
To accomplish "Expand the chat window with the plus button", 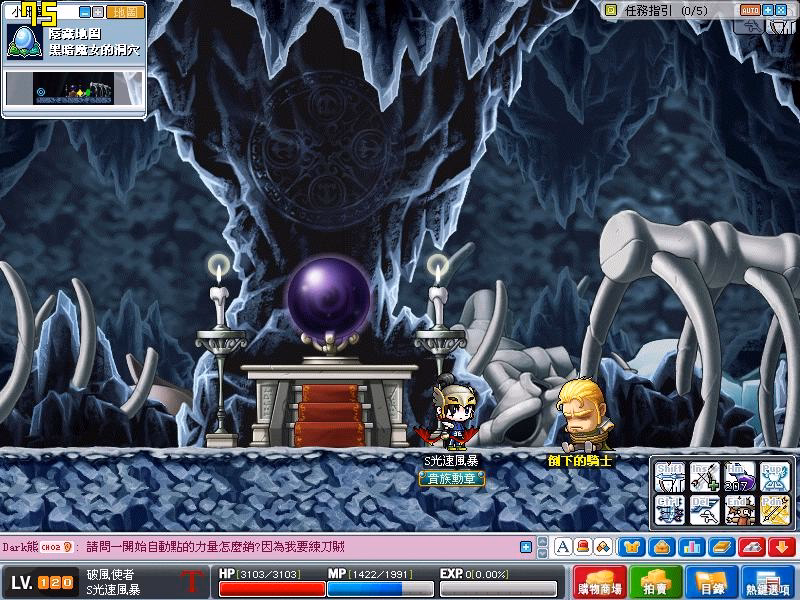I will pos(526,547).
